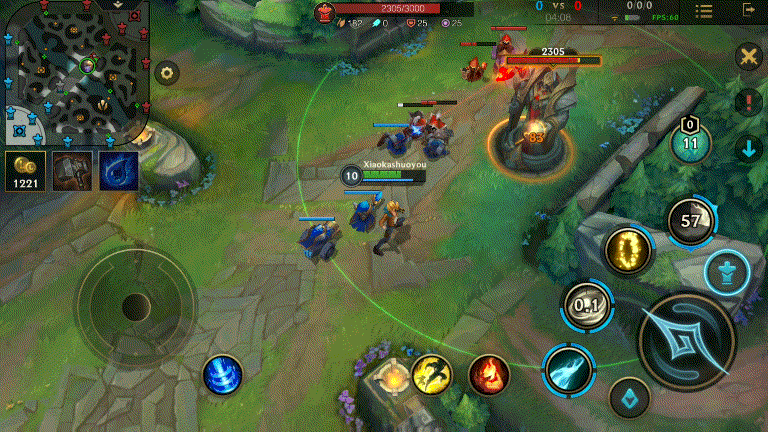The width and height of the screenshot is (768, 432).
Task: Cast the red flame summoner spell
Action: click(x=489, y=374)
